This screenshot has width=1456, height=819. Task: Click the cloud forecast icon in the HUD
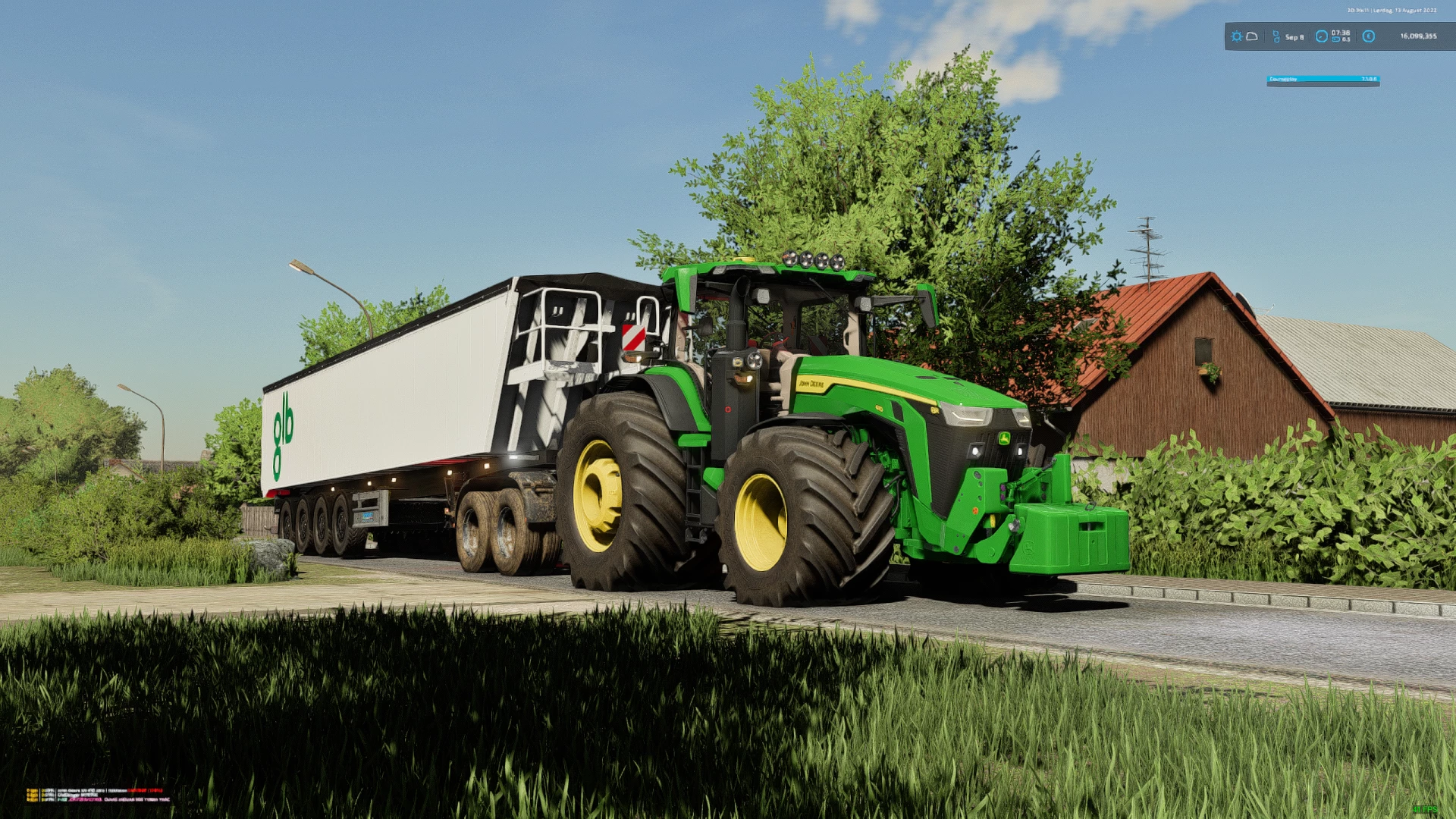pos(1253,36)
